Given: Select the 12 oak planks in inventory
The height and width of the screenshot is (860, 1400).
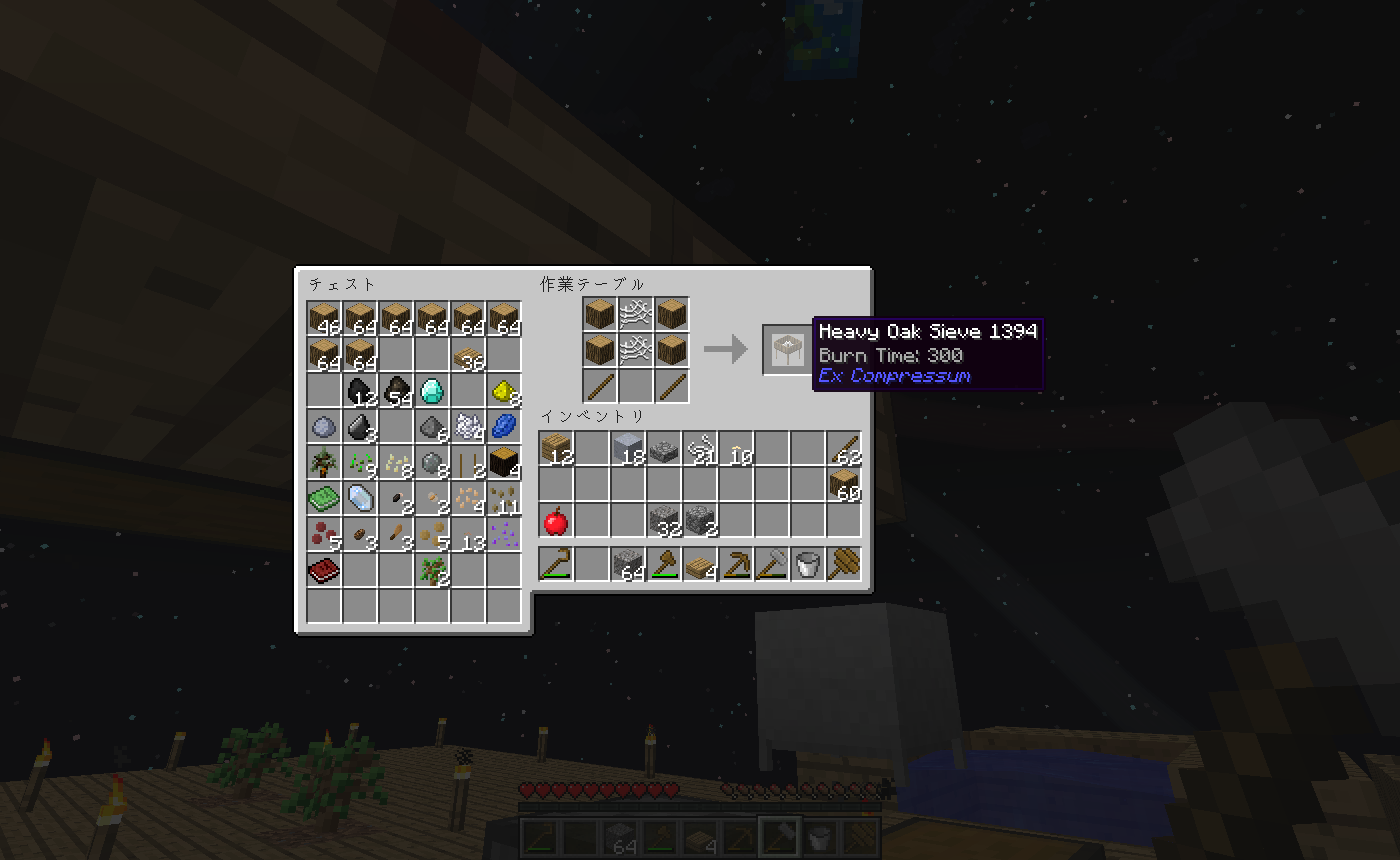Looking at the screenshot, I should click(556, 450).
